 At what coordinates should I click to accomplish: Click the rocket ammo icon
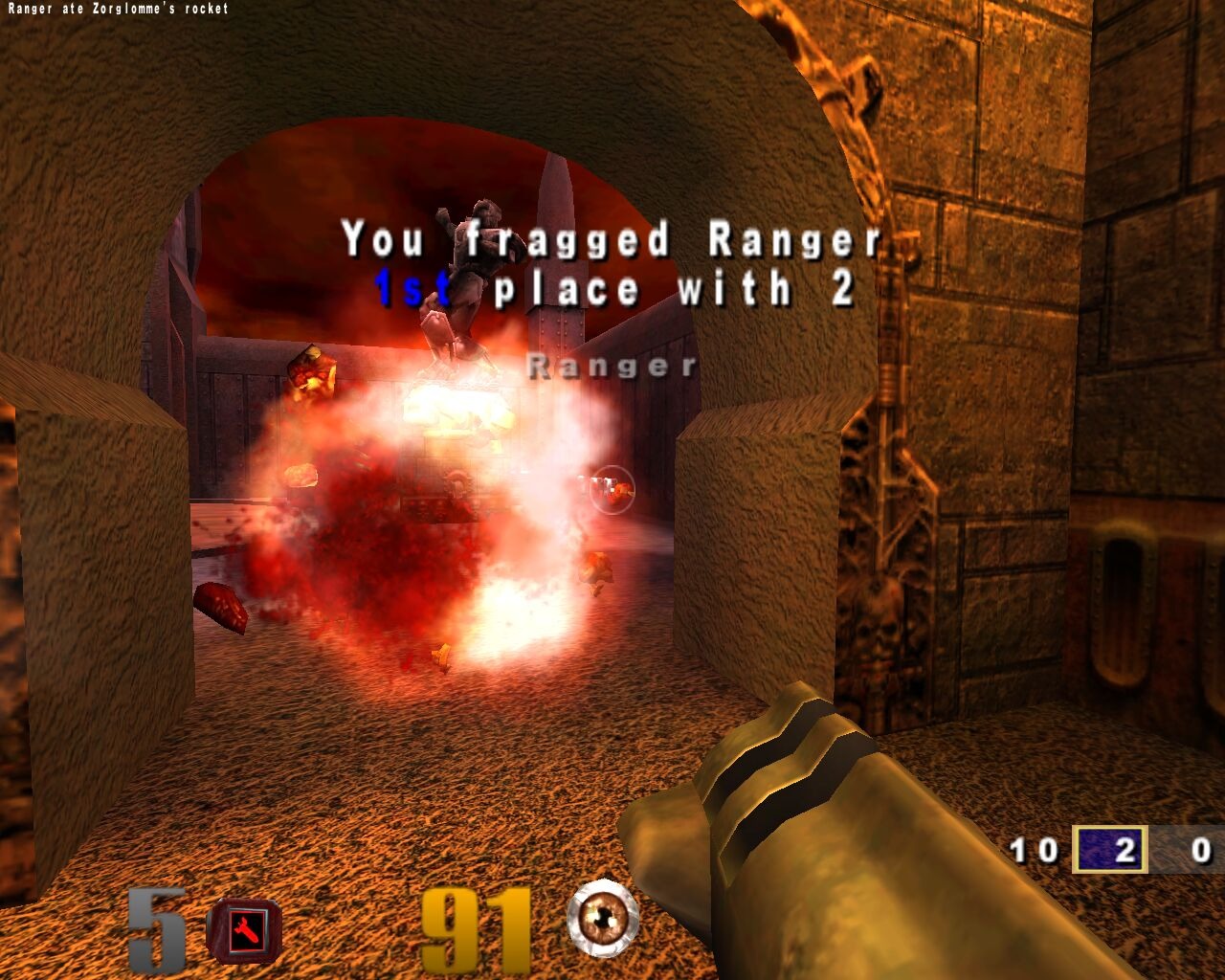tap(245, 930)
